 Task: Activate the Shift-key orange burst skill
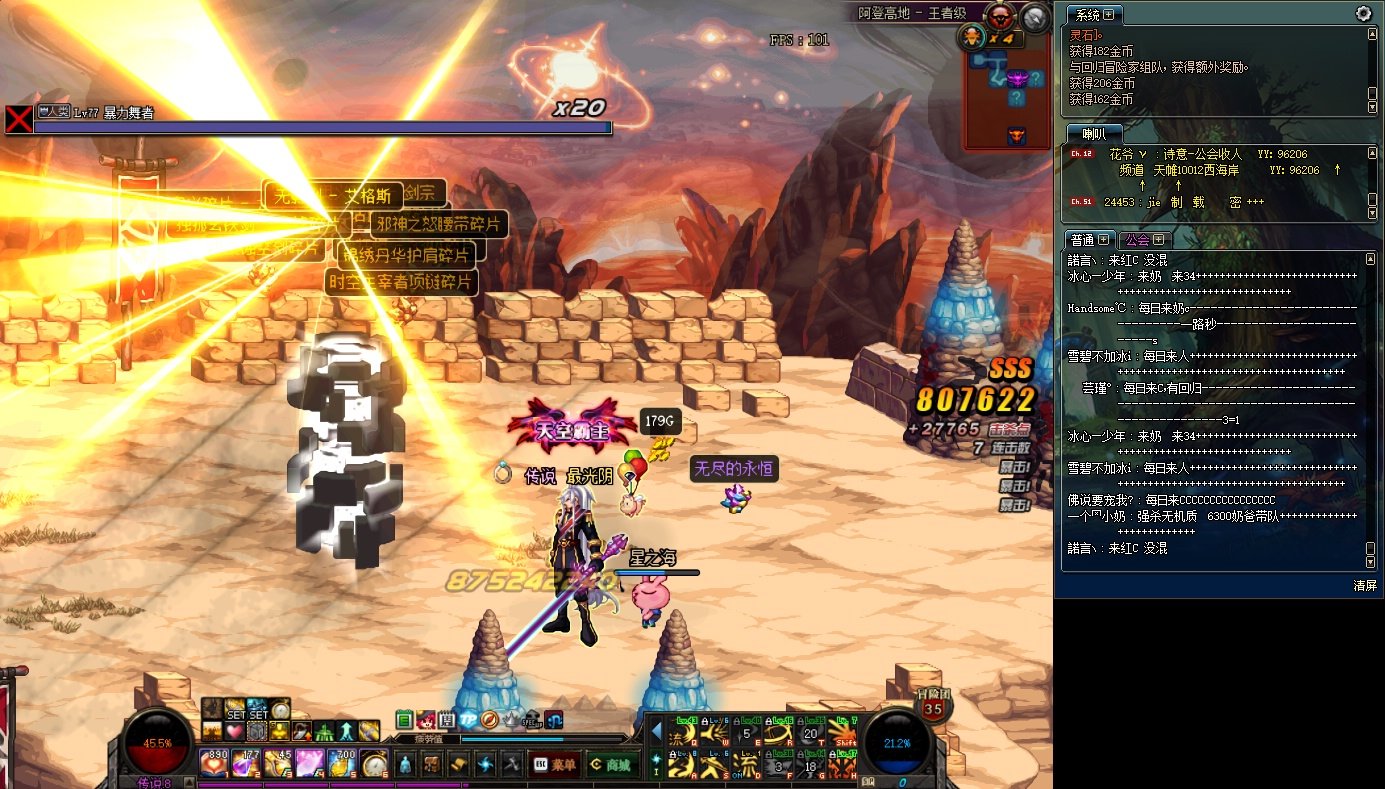coord(842,733)
